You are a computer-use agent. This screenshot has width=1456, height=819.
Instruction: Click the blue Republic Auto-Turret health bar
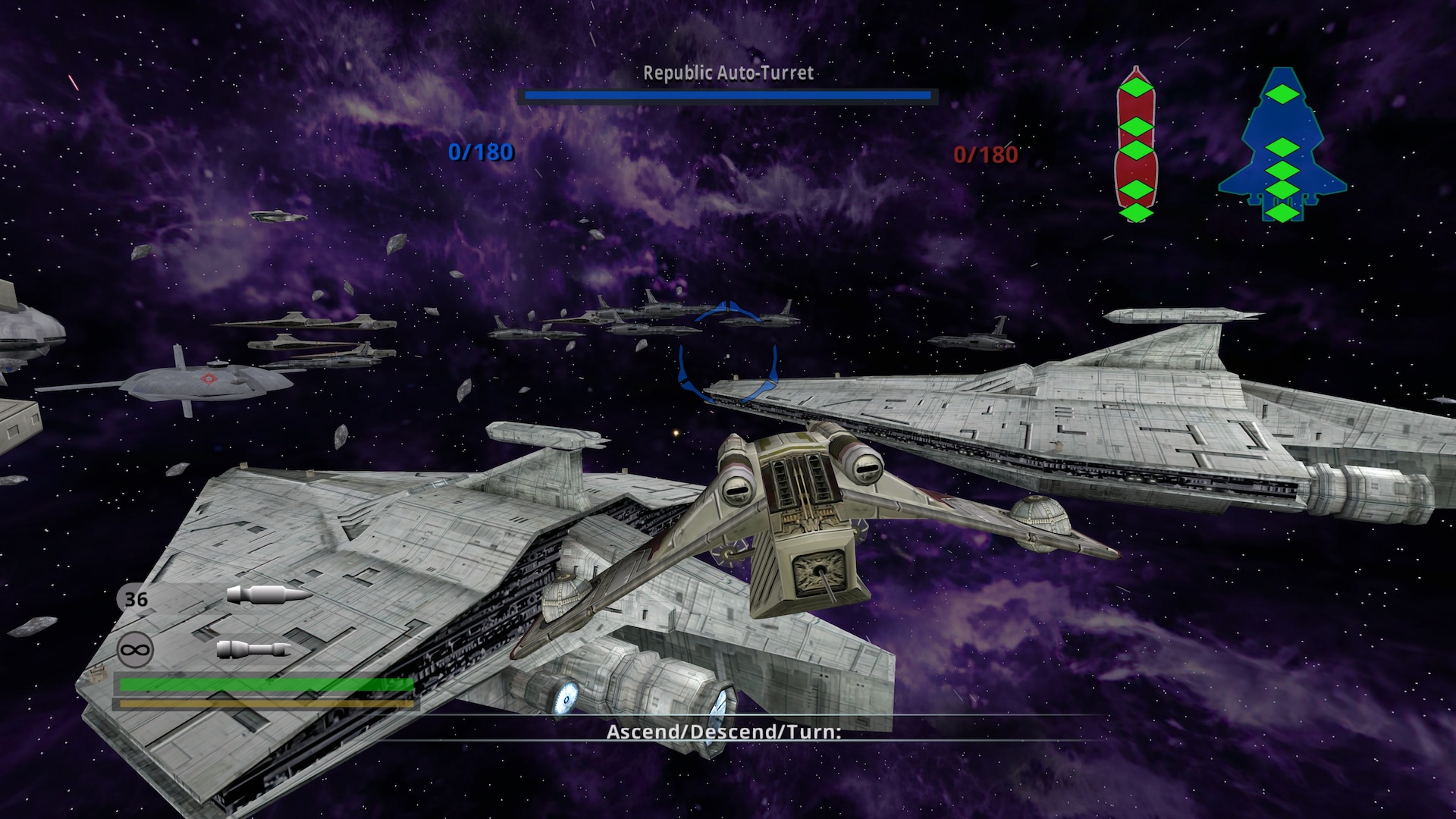click(x=727, y=96)
